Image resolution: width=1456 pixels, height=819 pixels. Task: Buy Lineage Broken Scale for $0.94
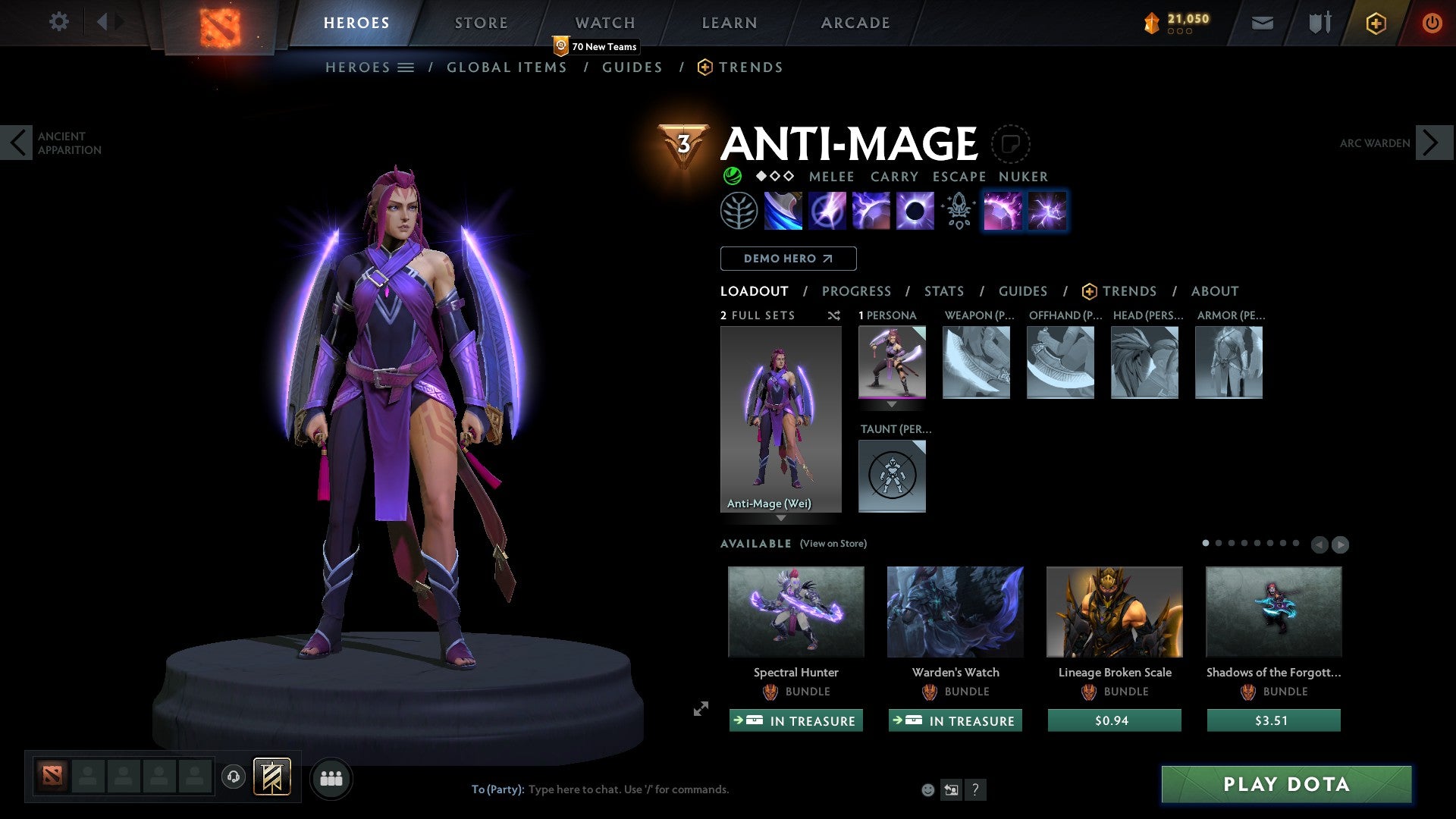click(x=1114, y=720)
